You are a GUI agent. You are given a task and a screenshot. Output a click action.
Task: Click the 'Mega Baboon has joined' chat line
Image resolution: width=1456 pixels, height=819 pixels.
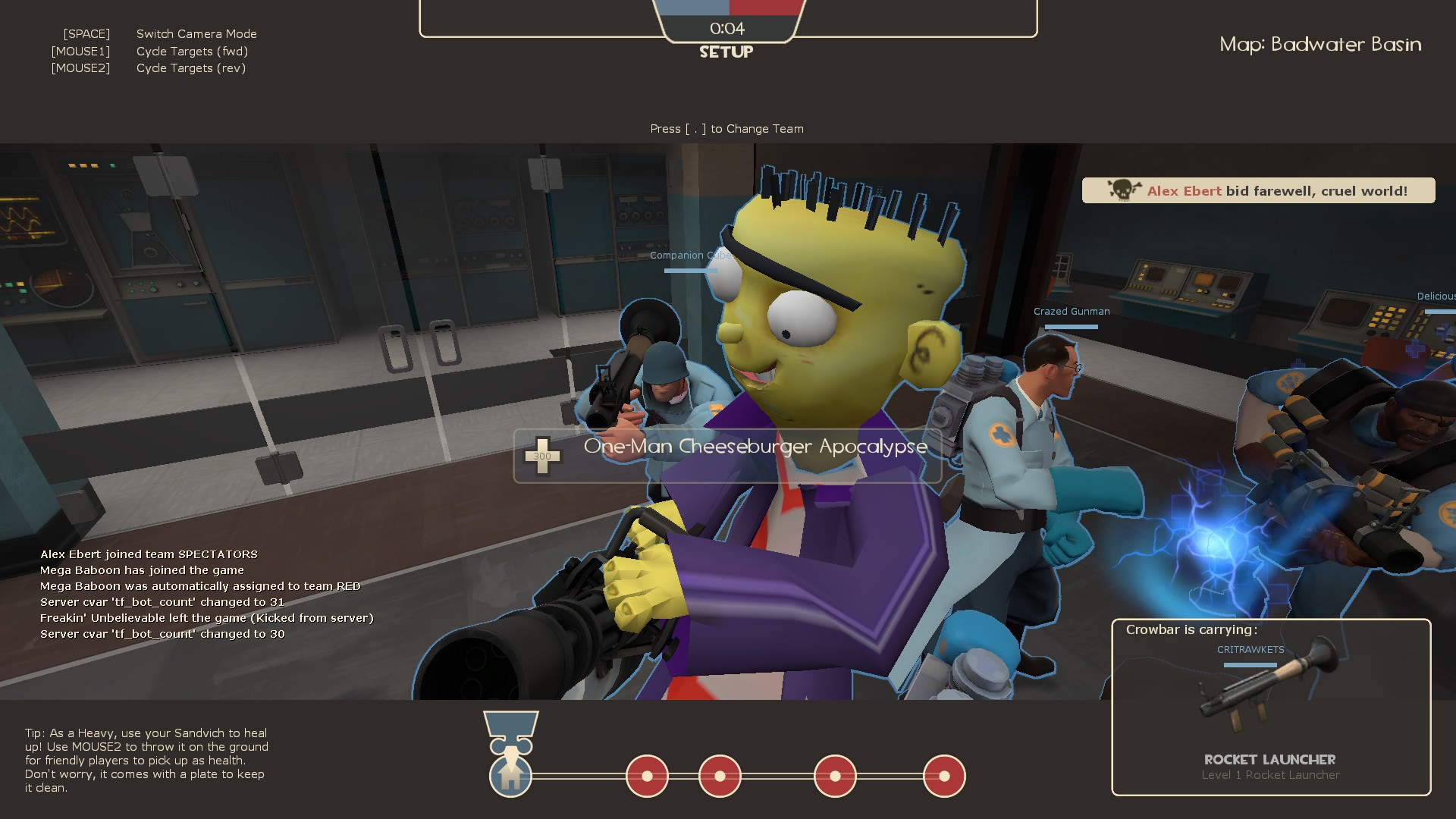(142, 570)
